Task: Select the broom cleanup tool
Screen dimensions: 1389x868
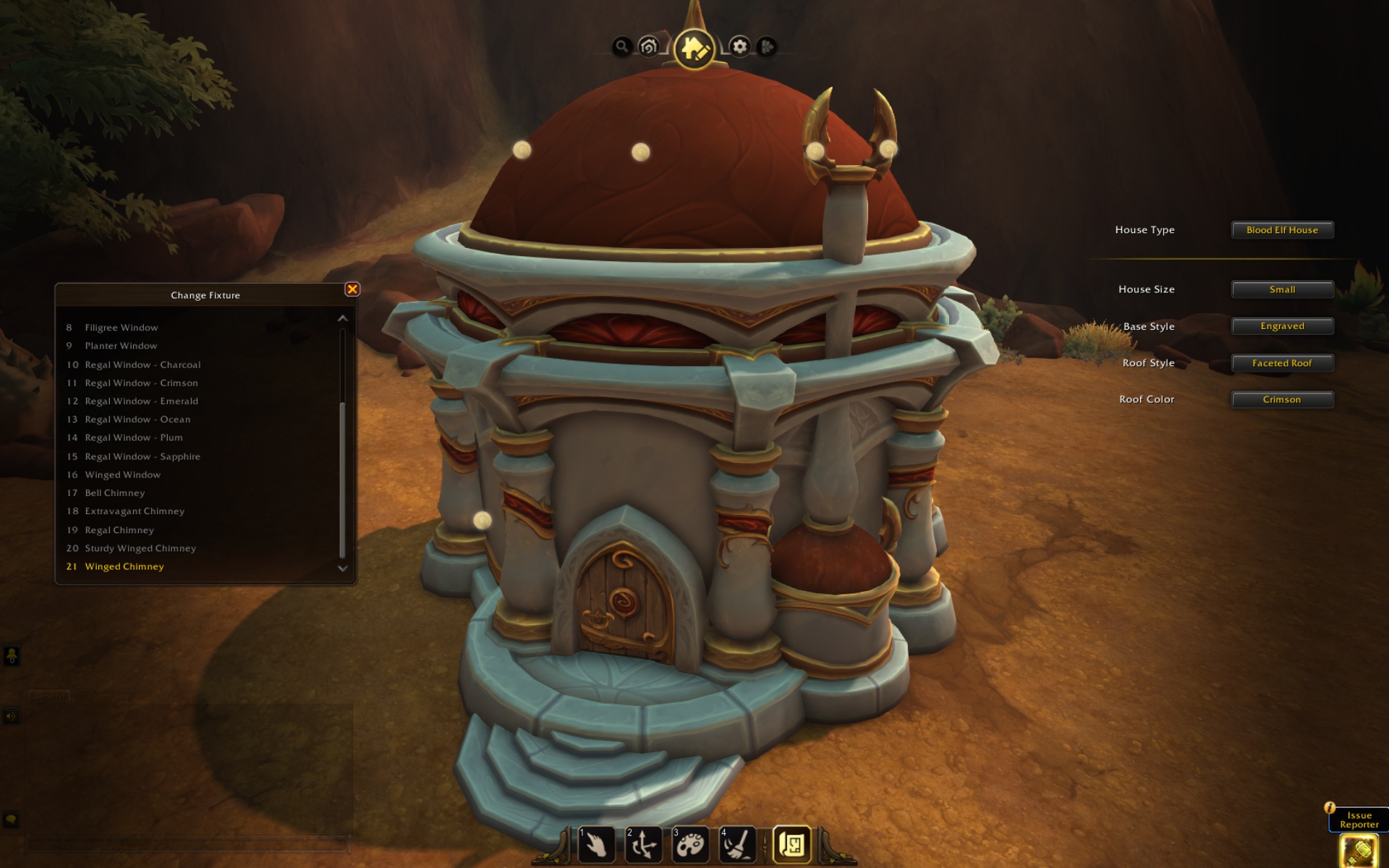Action: point(738,844)
